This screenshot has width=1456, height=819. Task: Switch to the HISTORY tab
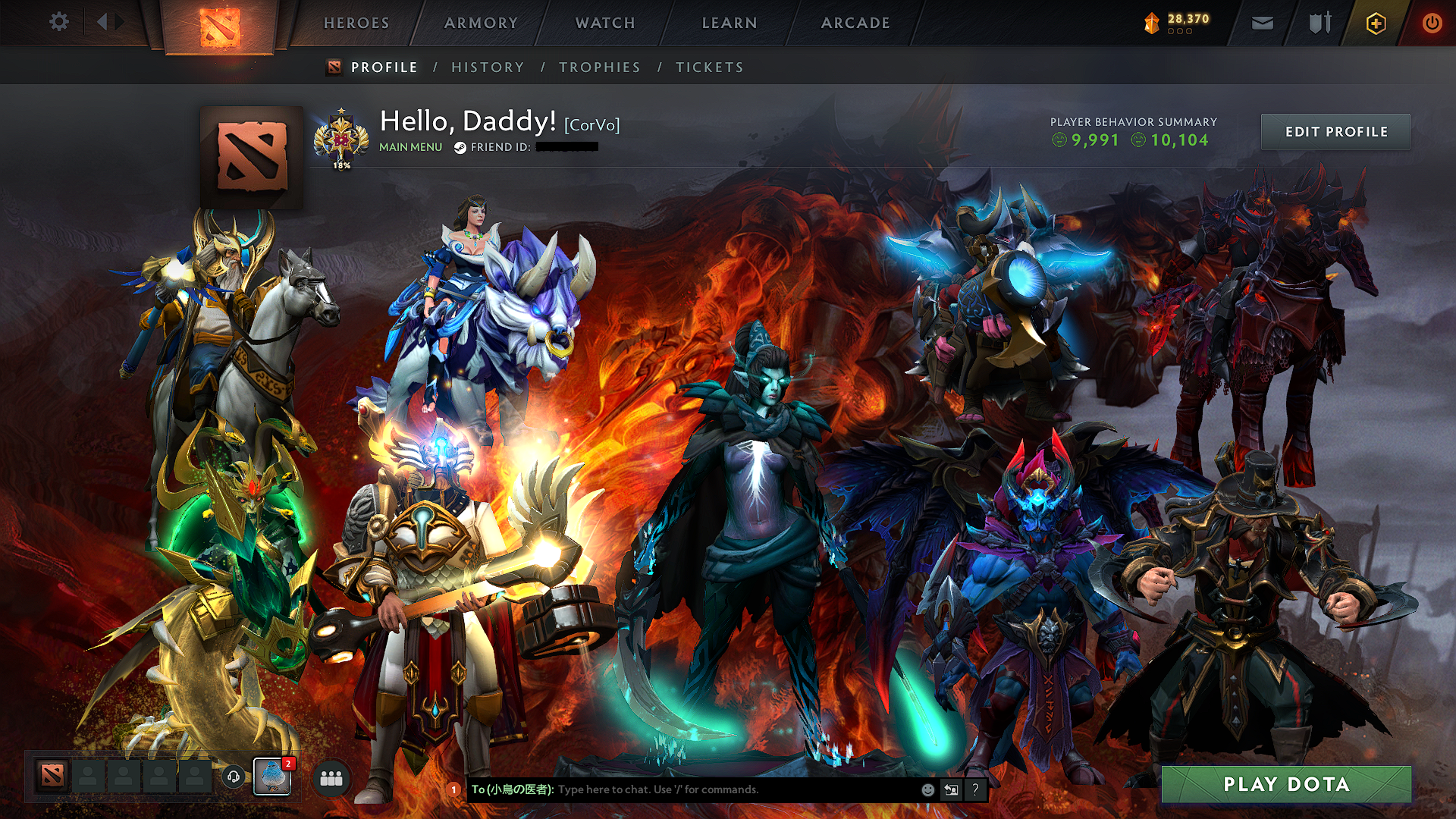(487, 67)
